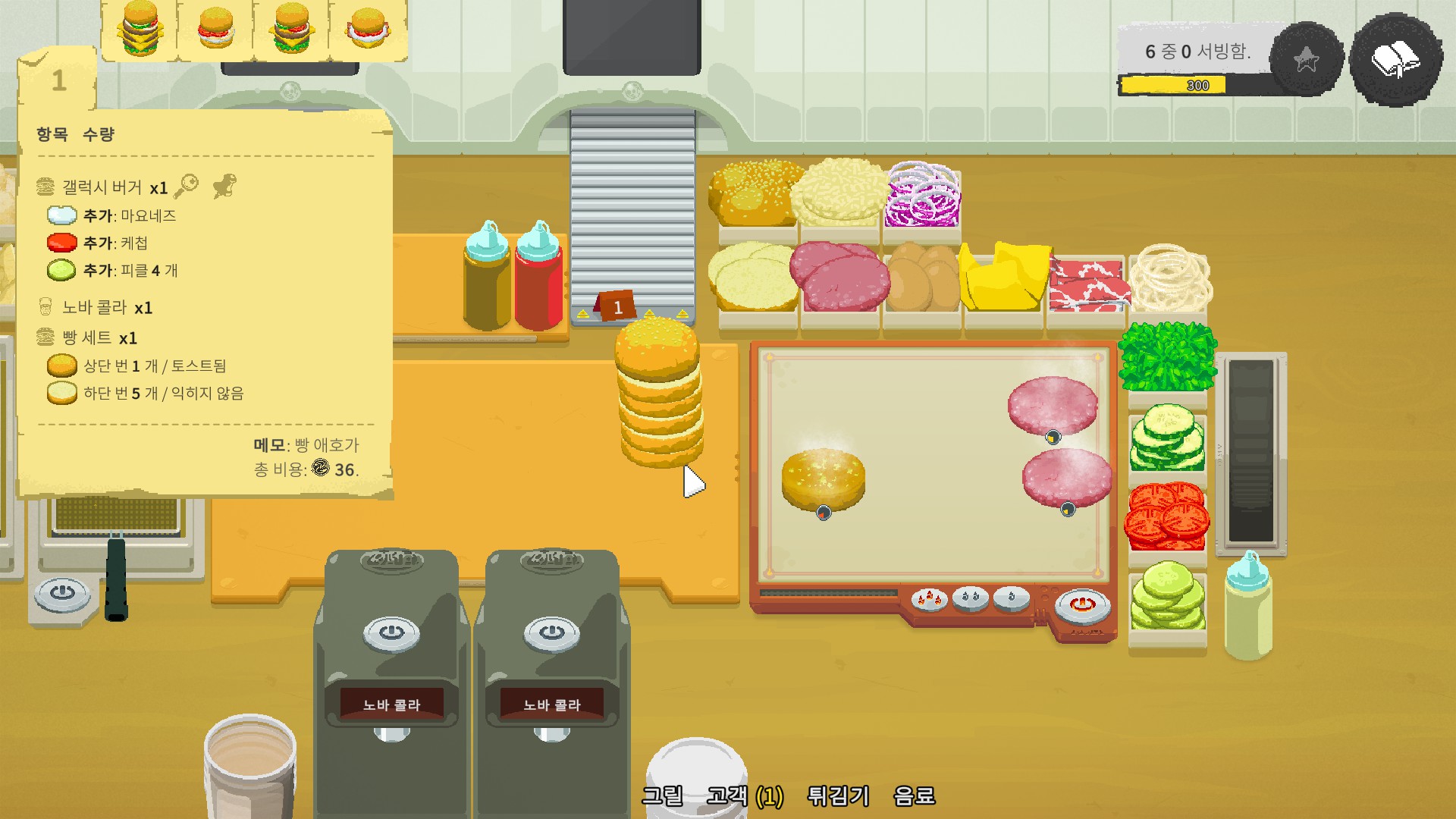
Task: Choose the yellow cheese slices bin
Action: coord(1004,279)
